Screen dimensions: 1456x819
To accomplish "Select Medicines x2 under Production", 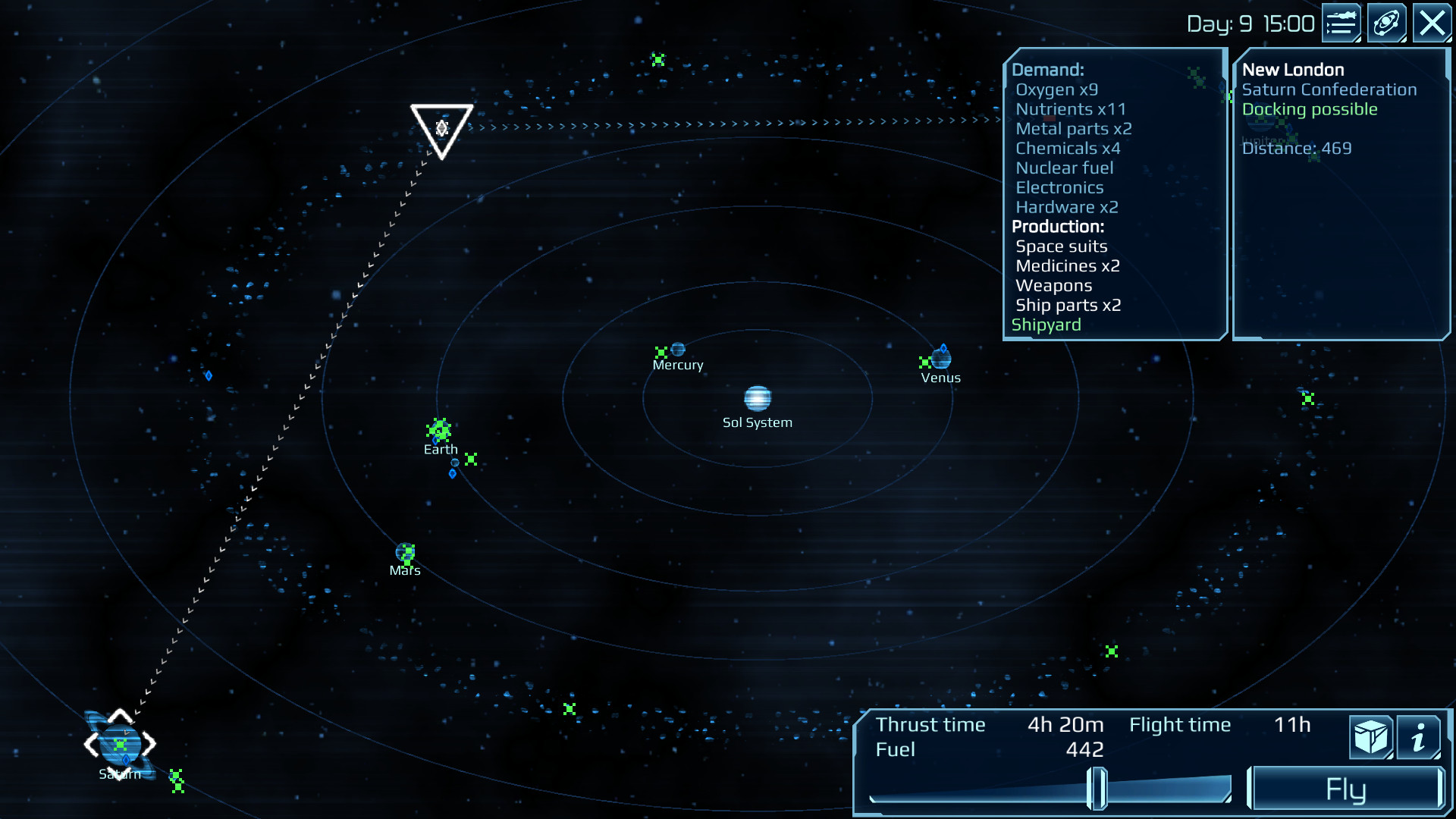I will click(x=1068, y=265).
